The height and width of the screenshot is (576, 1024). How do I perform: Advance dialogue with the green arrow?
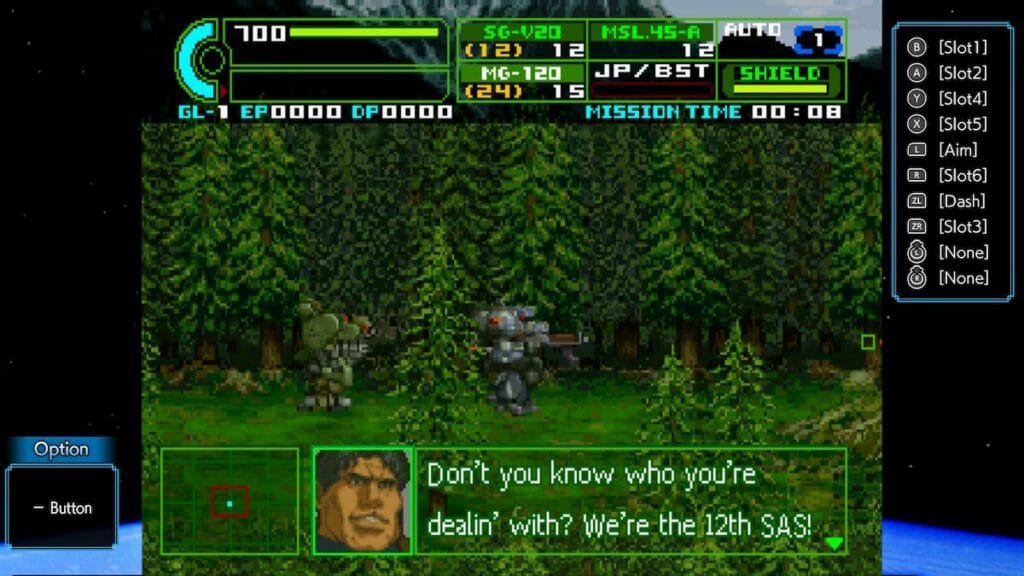tap(834, 543)
